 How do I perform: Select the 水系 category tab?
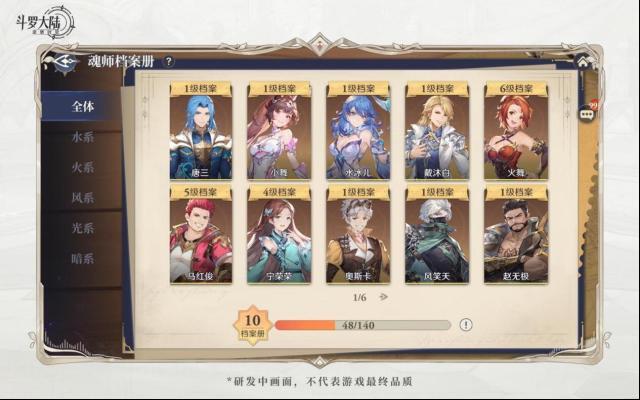pos(83,137)
